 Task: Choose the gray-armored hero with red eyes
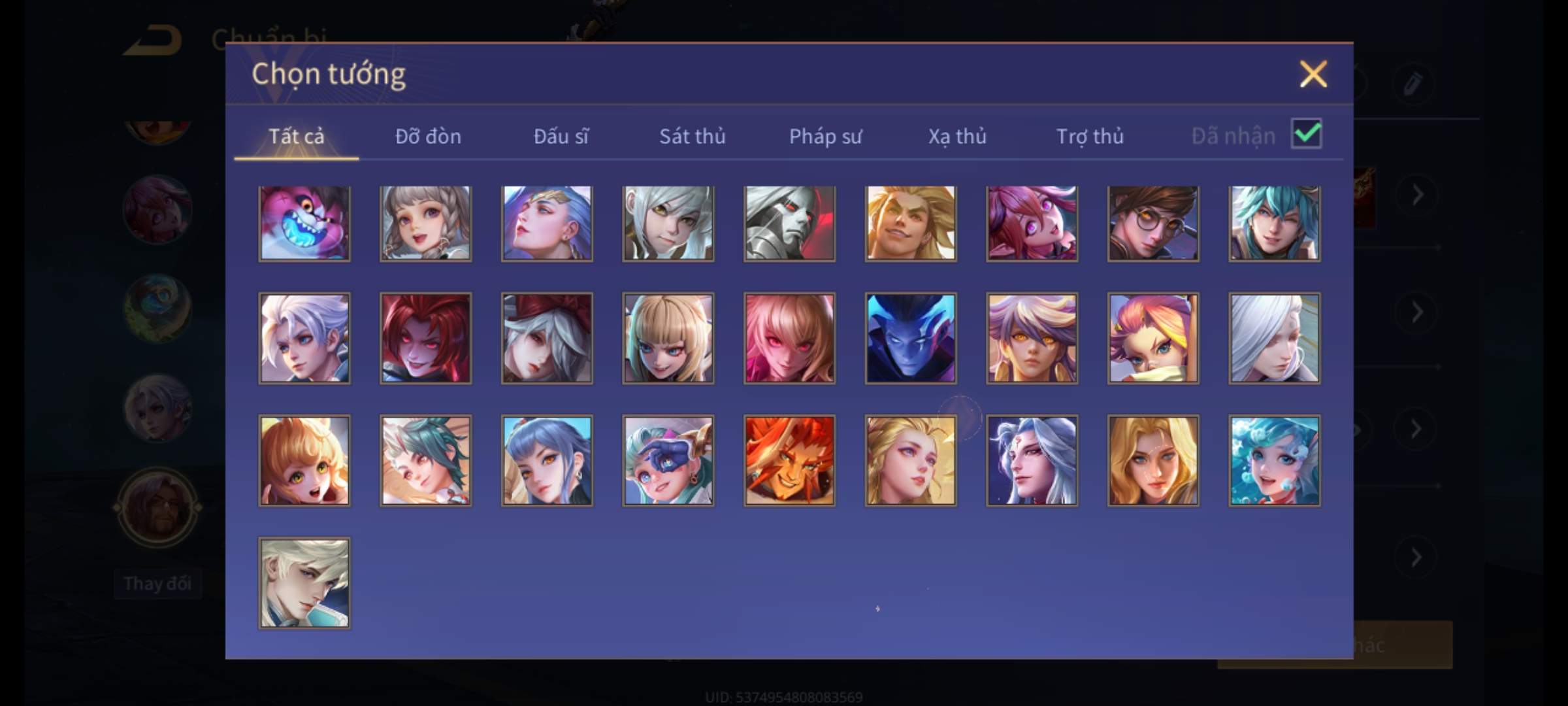pos(789,224)
